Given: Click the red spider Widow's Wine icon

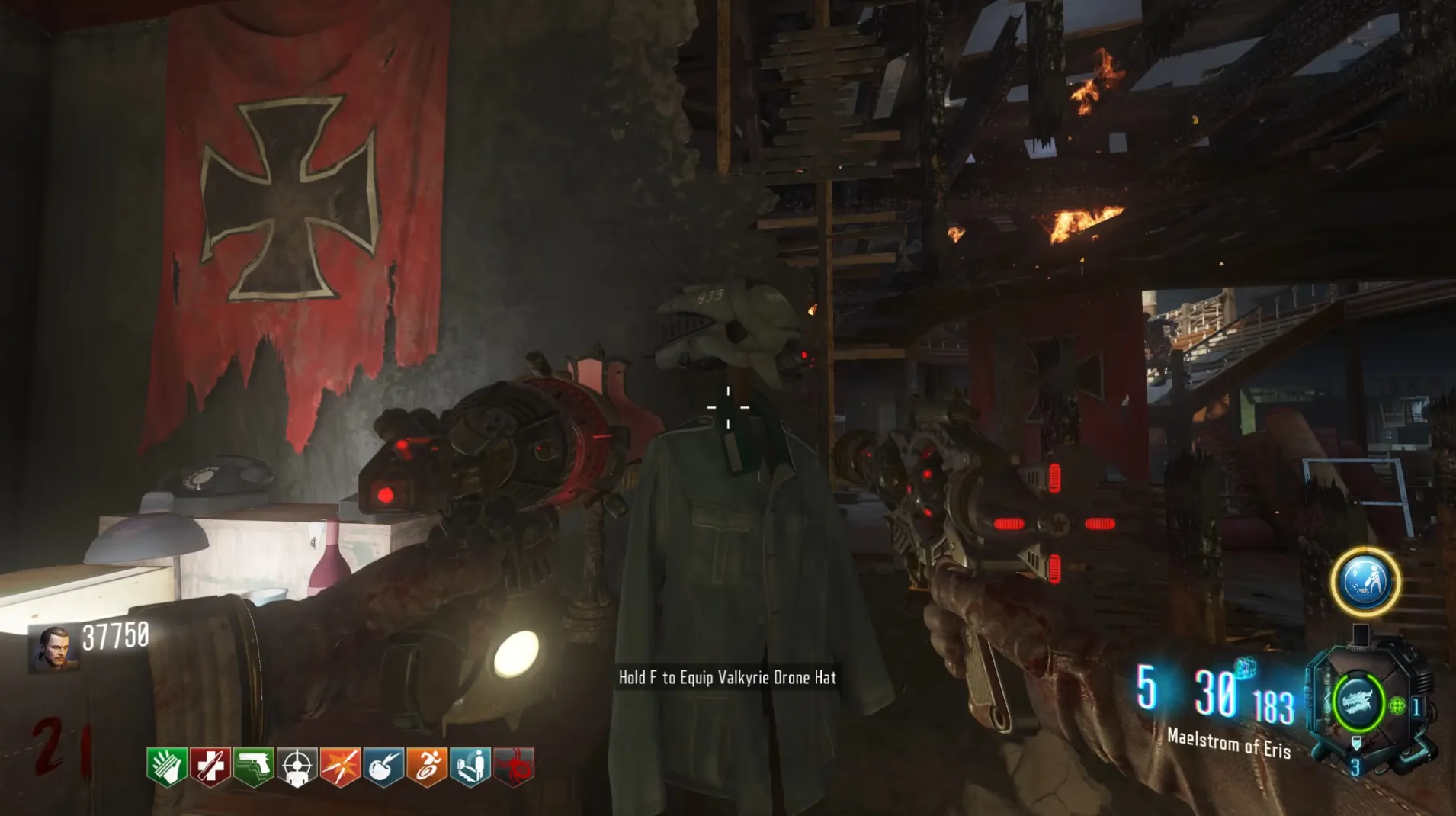Looking at the screenshot, I should pyautogui.click(x=514, y=766).
